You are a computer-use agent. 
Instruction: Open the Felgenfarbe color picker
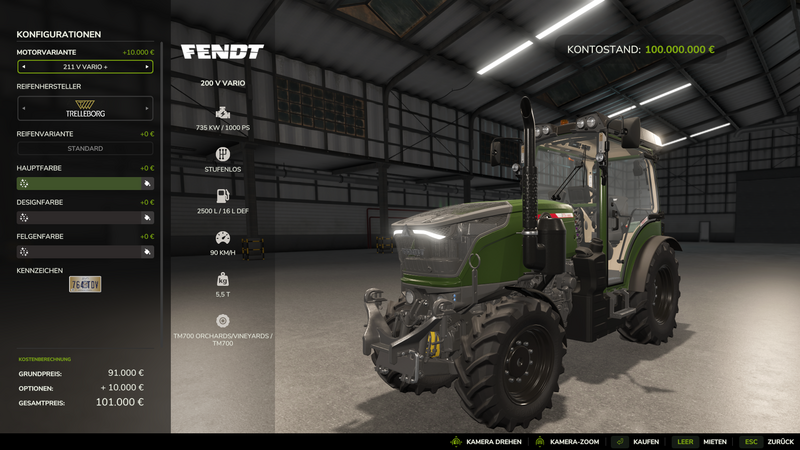click(85, 252)
